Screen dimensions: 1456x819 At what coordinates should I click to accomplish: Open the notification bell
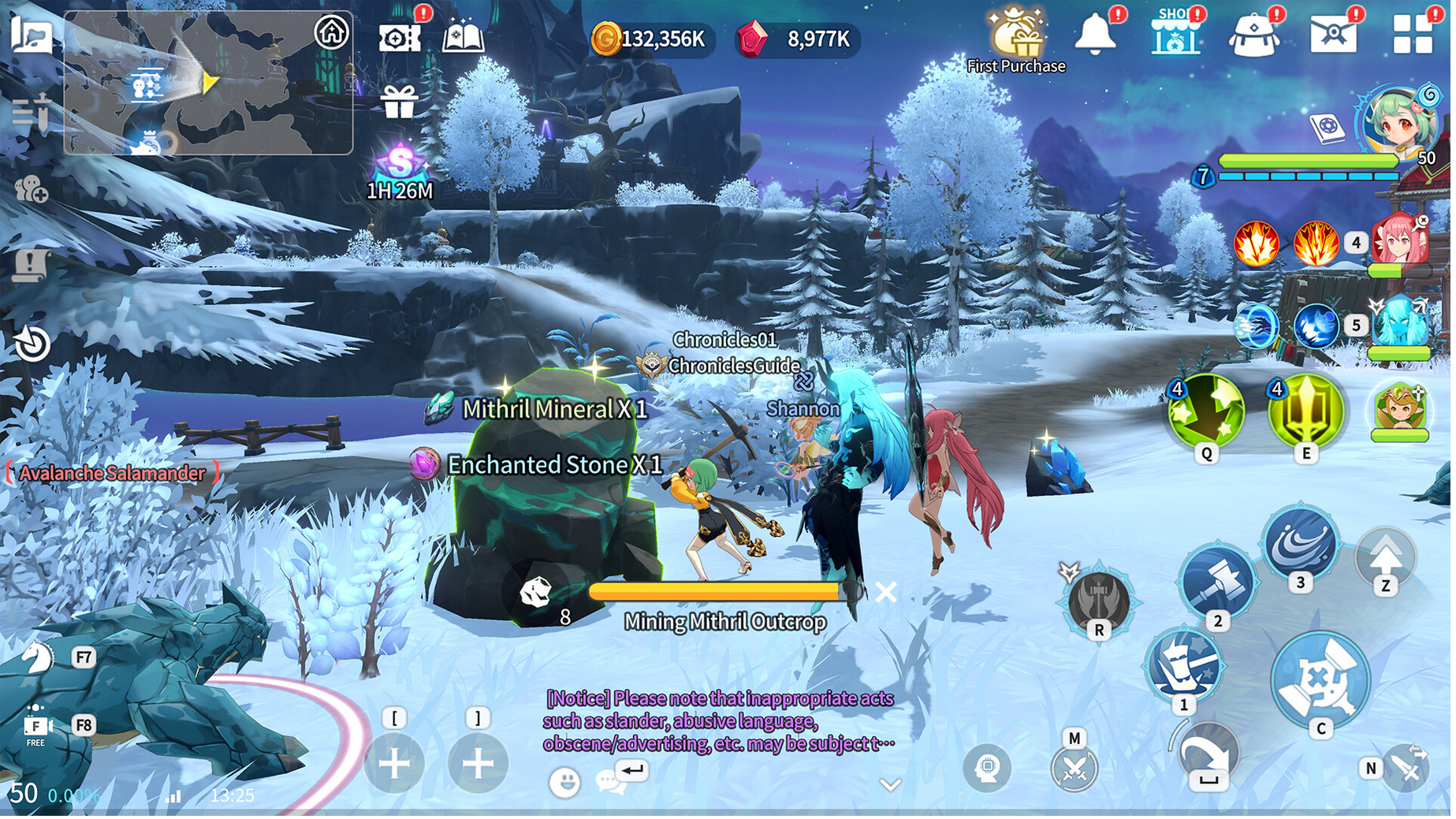1095,35
